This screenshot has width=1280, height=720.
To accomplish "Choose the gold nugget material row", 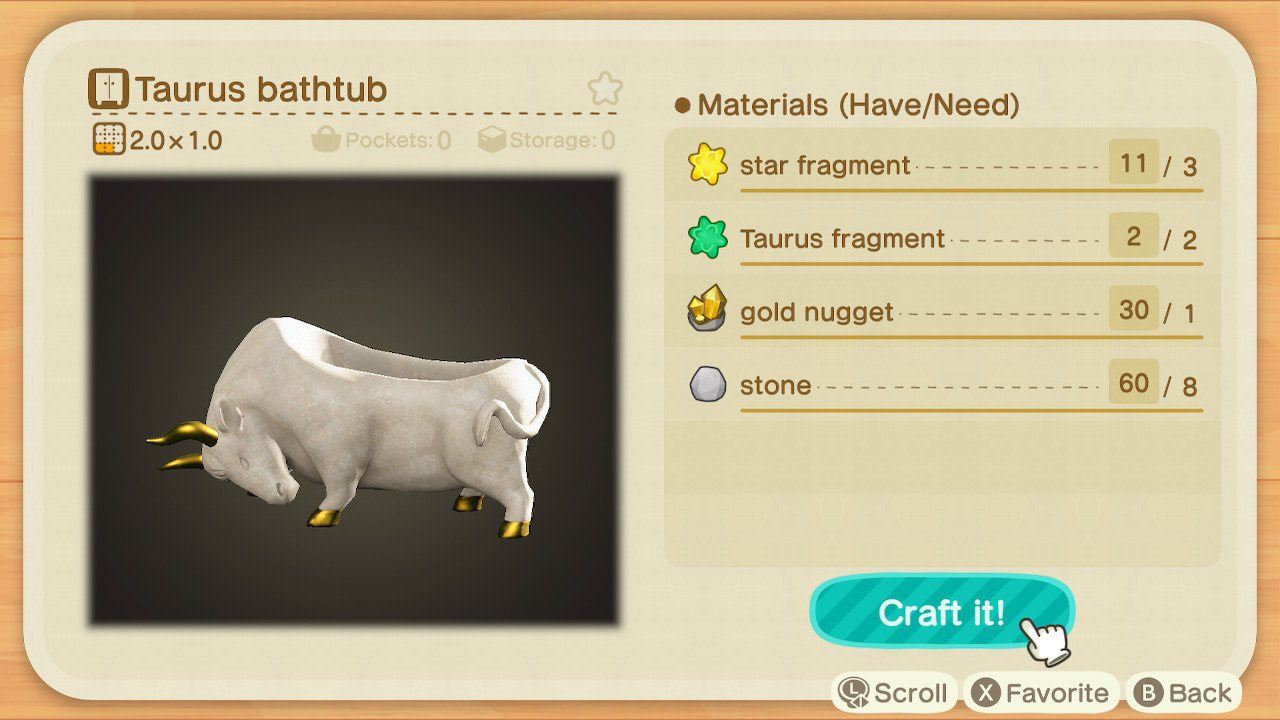I will (942, 312).
